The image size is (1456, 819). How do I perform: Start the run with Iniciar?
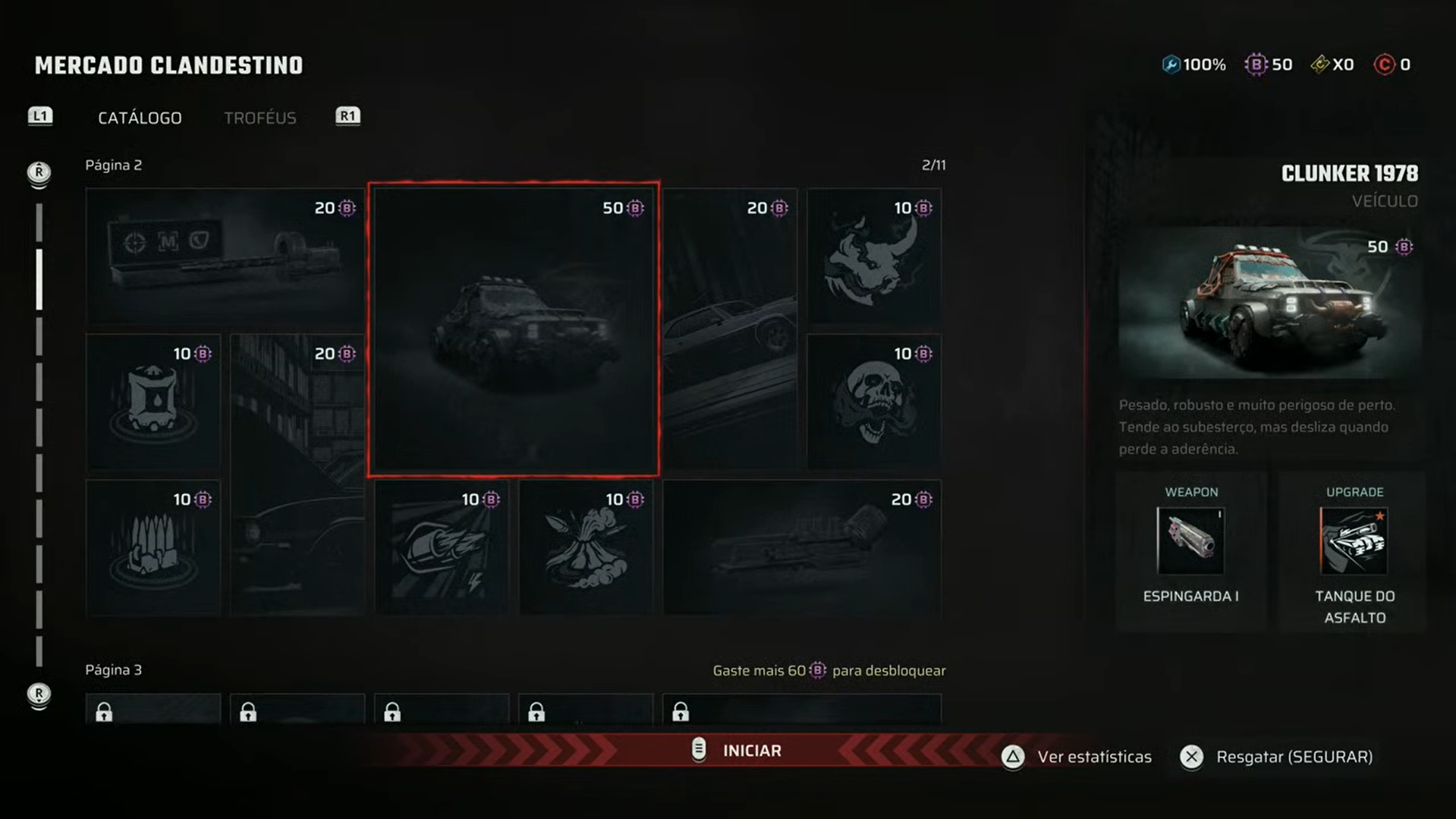point(740,751)
